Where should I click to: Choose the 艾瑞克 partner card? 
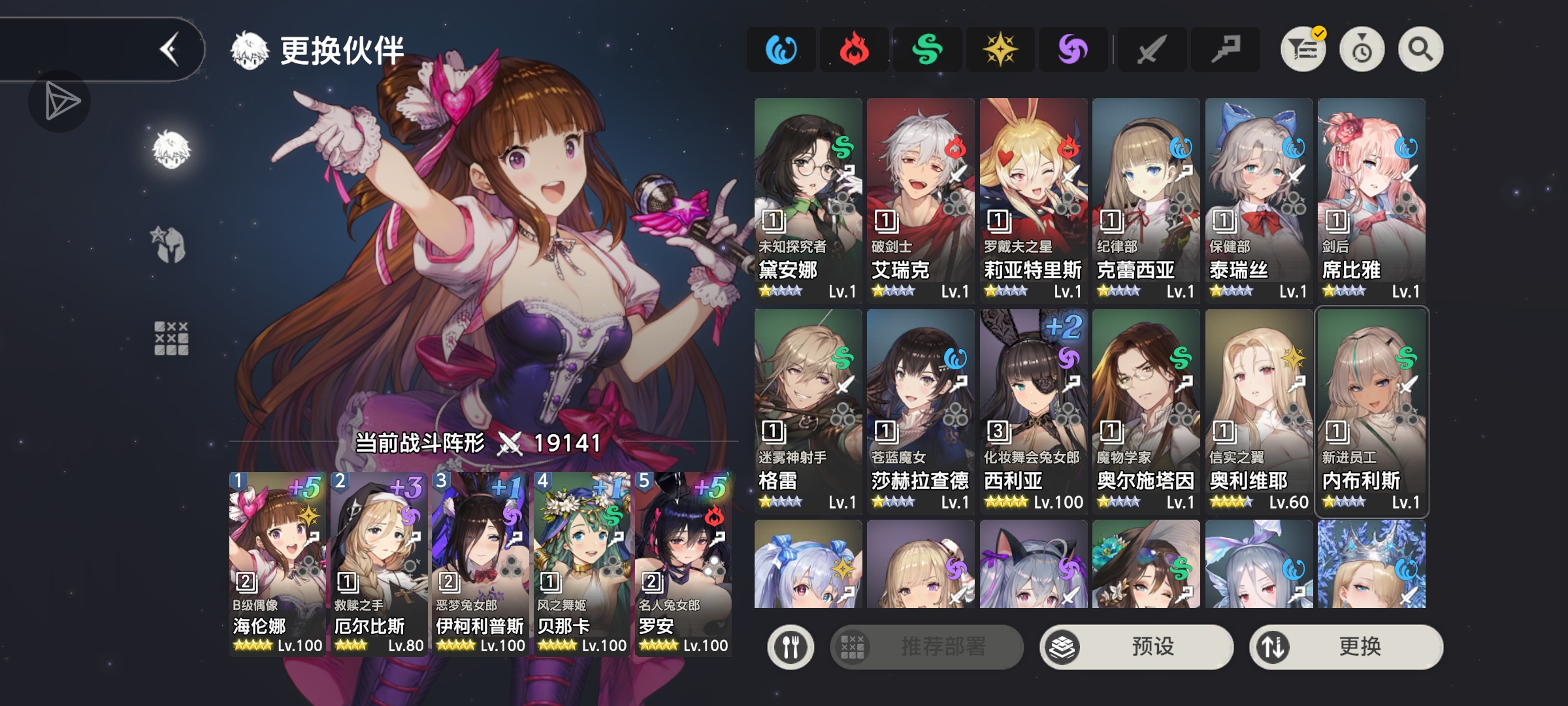point(921,200)
